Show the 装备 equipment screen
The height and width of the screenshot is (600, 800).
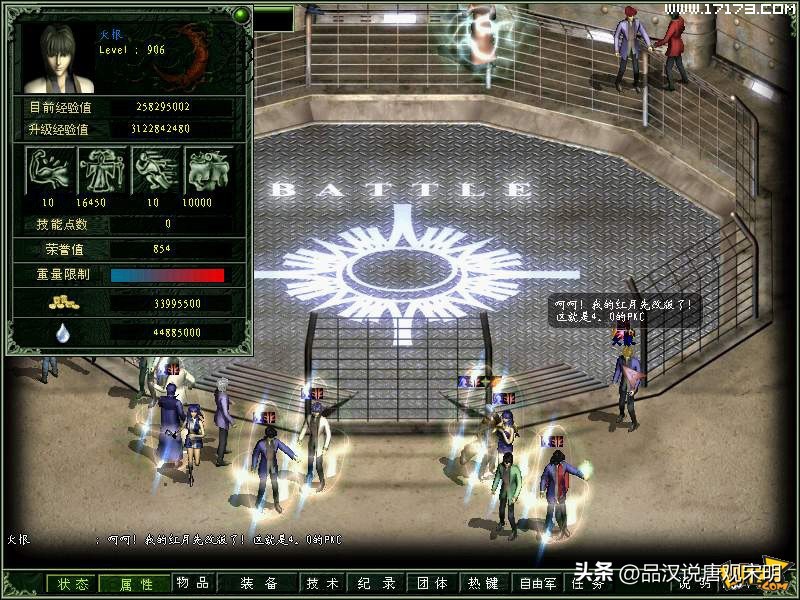pyautogui.click(x=258, y=584)
